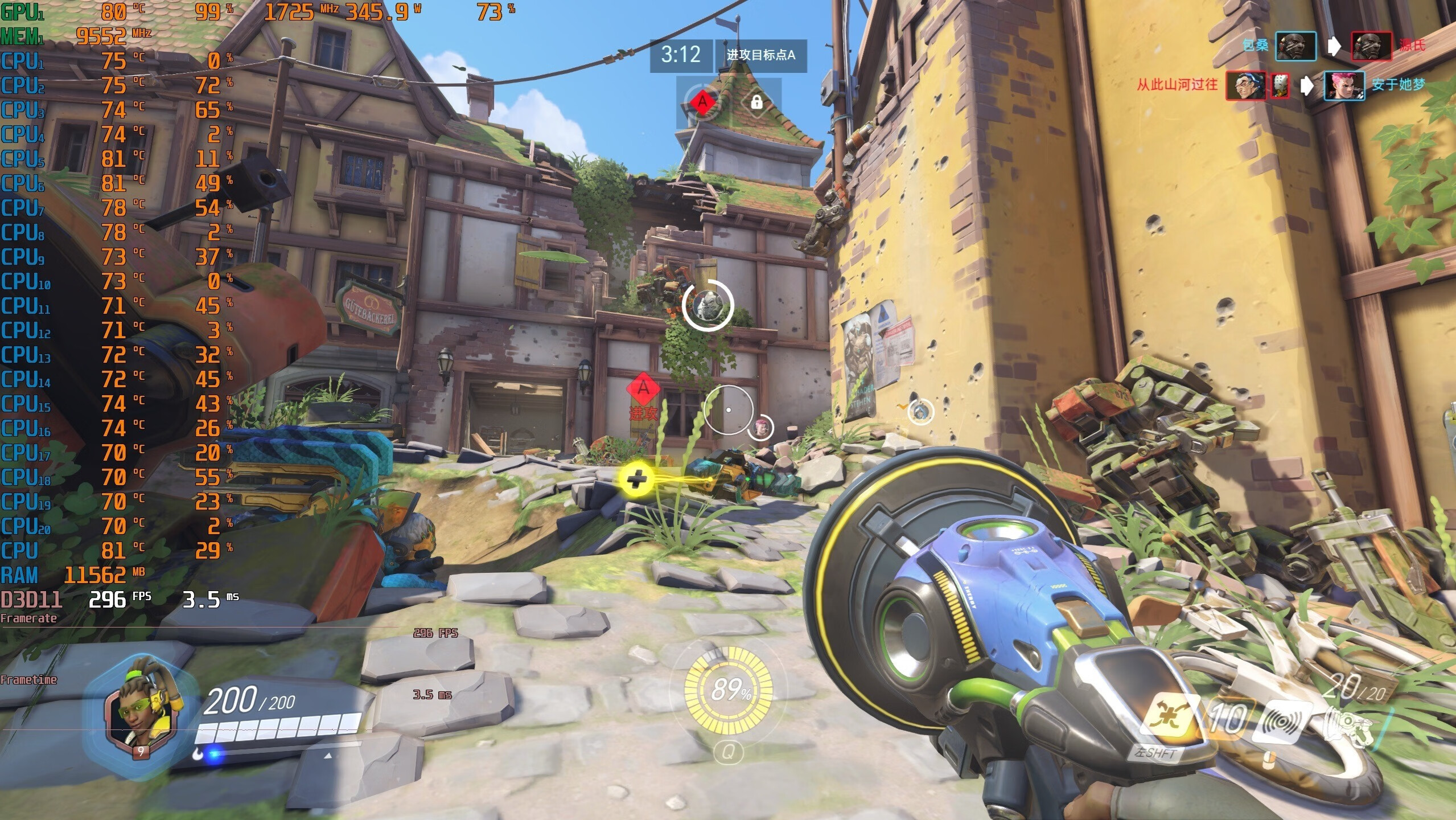Select the red A 进攻 objective waypoint marker
The height and width of the screenshot is (820, 1456).
(x=643, y=389)
